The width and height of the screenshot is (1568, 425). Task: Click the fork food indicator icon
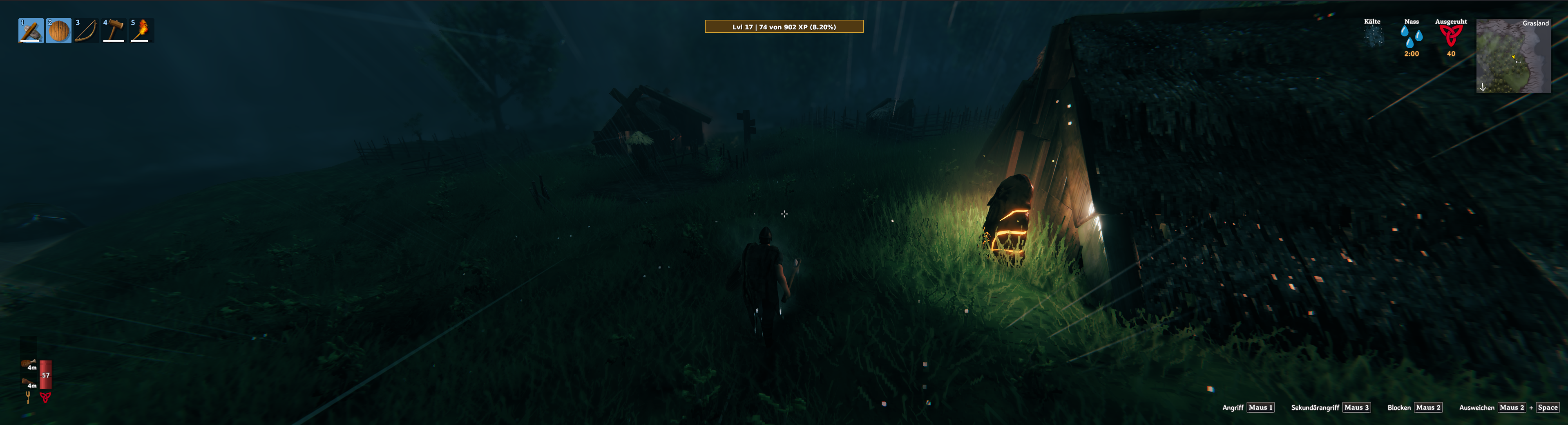point(28,398)
